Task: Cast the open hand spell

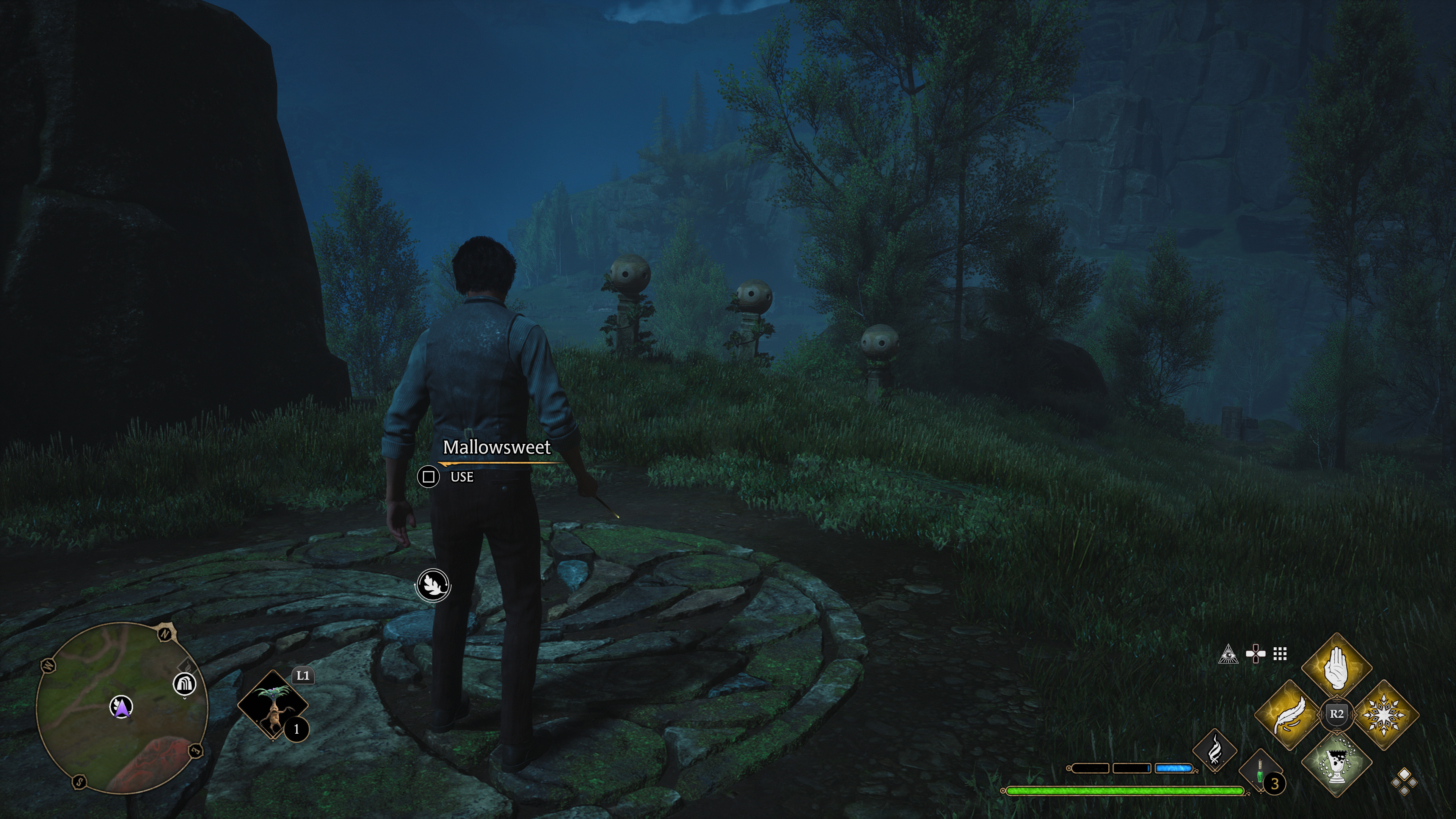Action: pyautogui.click(x=1336, y=667)
